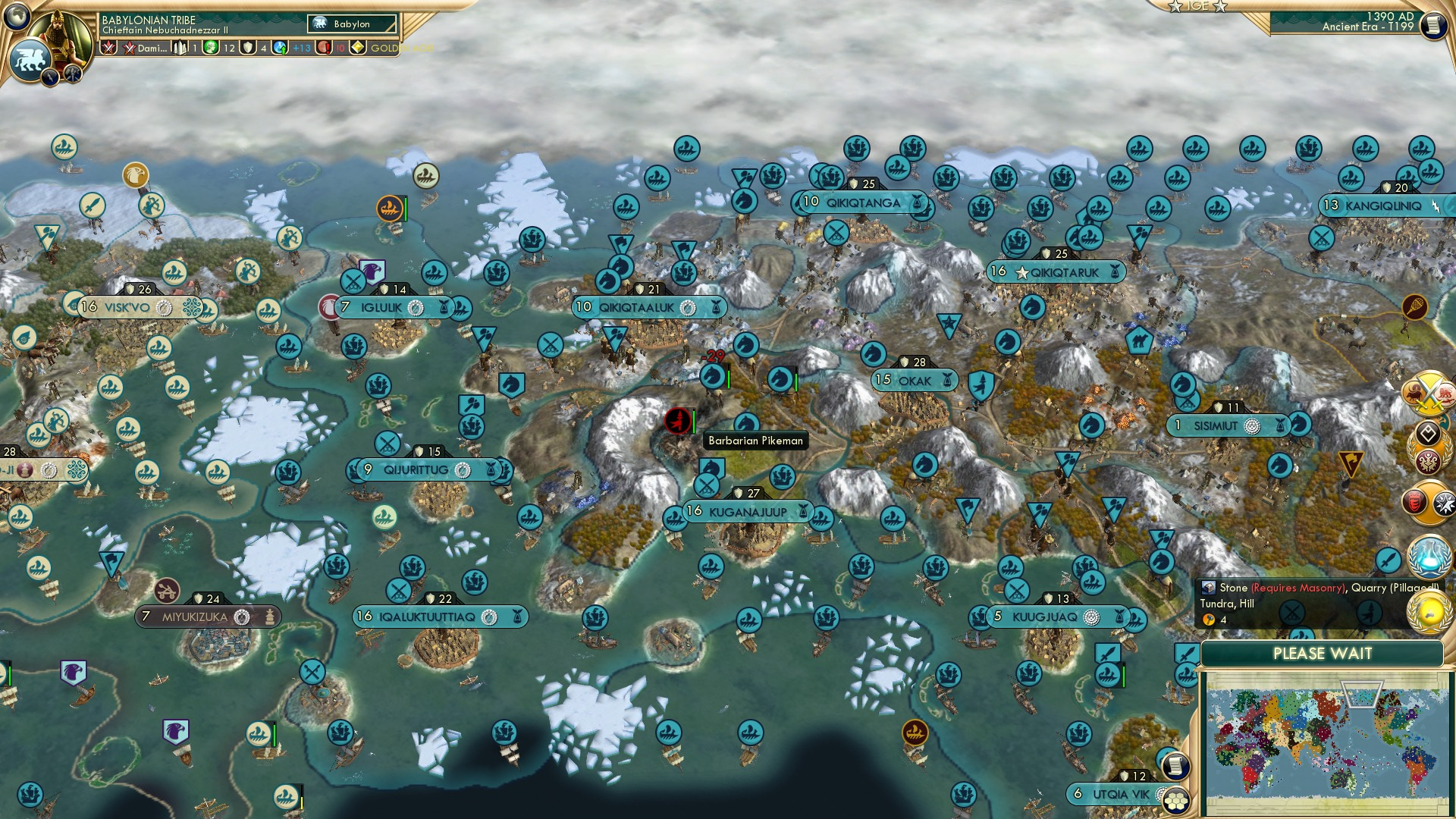
Task: Click the shield icon showing 4 in top bar
Action: [x=246, y=47]
